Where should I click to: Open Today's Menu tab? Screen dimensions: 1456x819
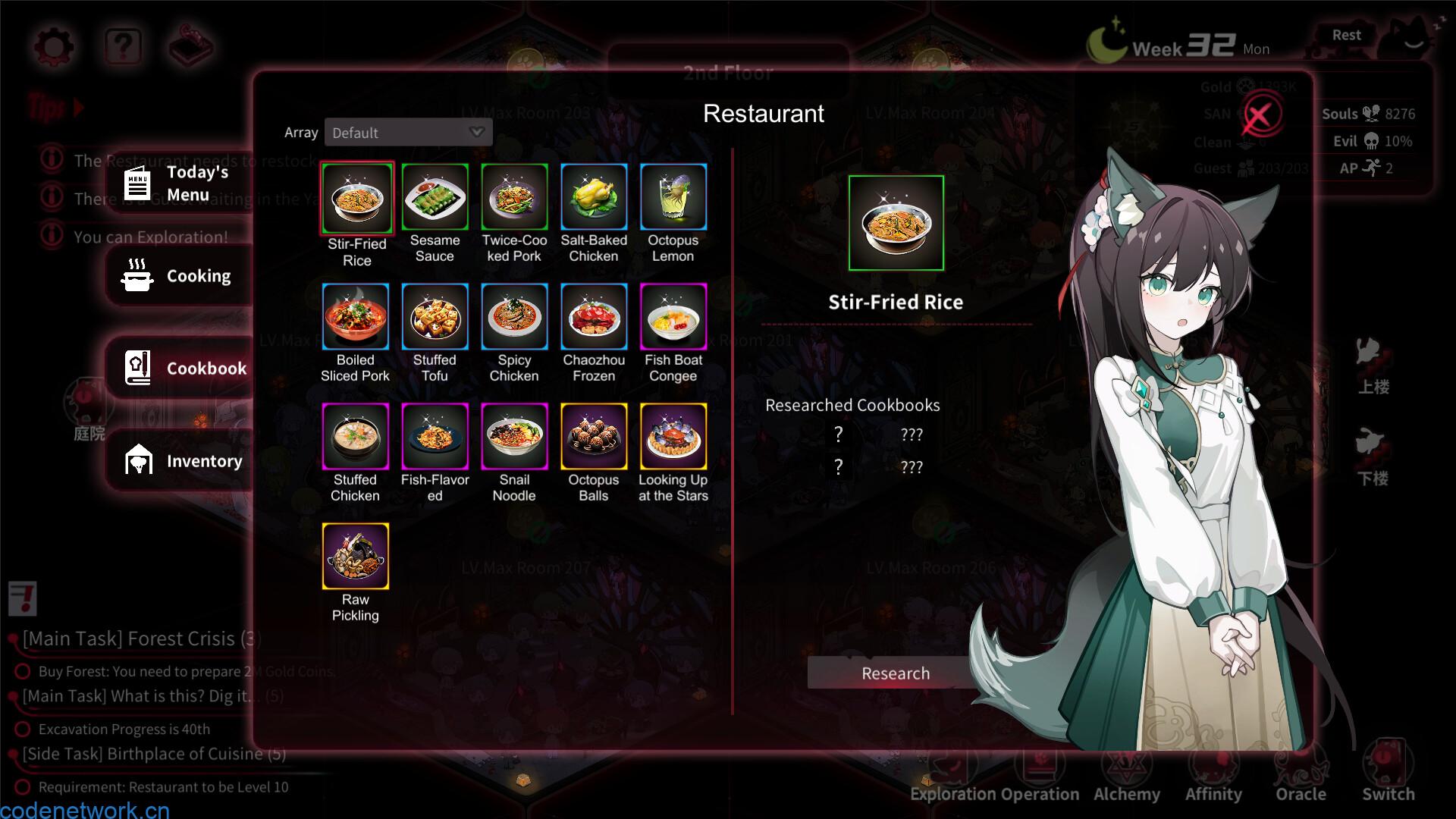[180, 184]
